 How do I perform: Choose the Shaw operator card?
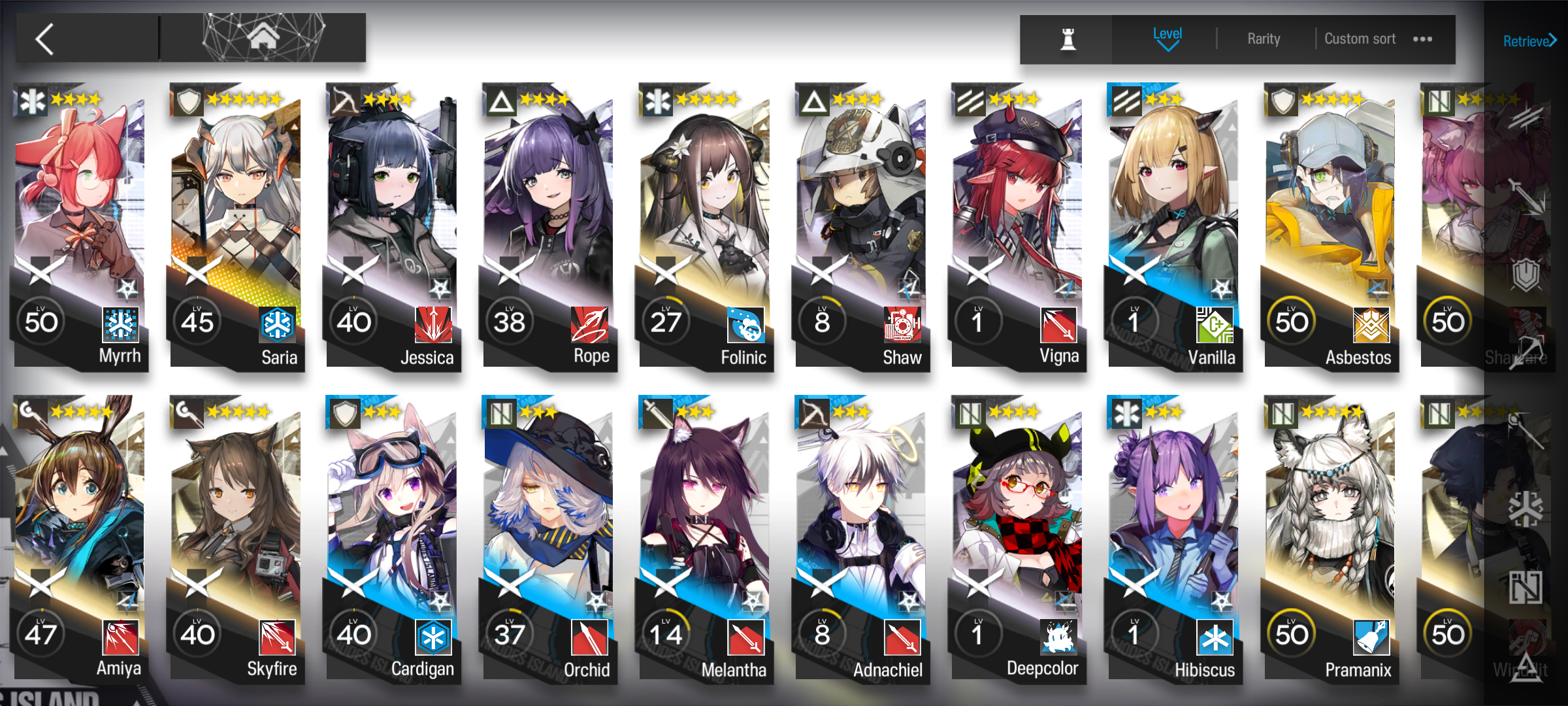pos(861,222)
